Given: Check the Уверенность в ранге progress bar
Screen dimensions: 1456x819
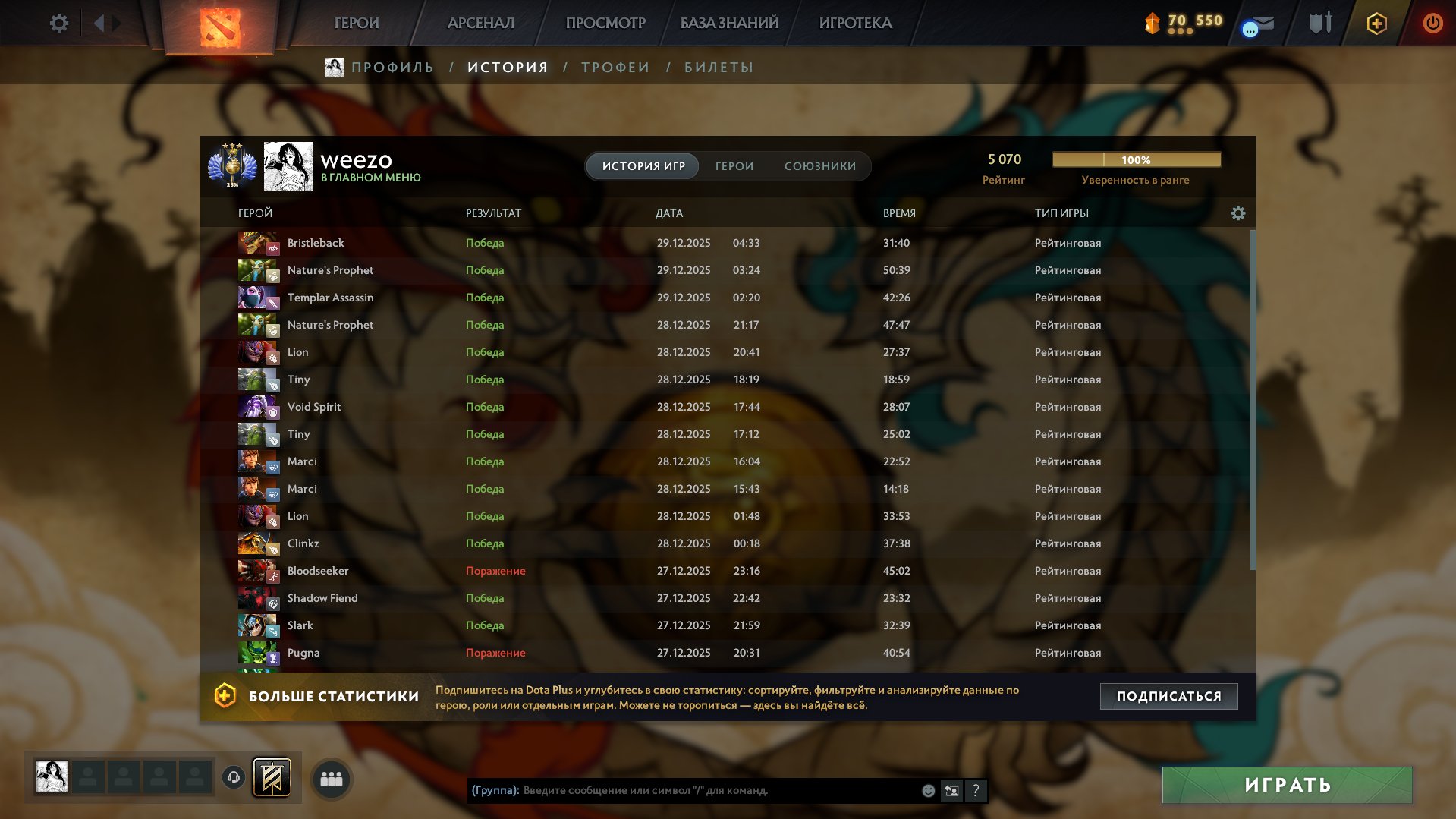Looking at the screenshot, I should 1135,159.
